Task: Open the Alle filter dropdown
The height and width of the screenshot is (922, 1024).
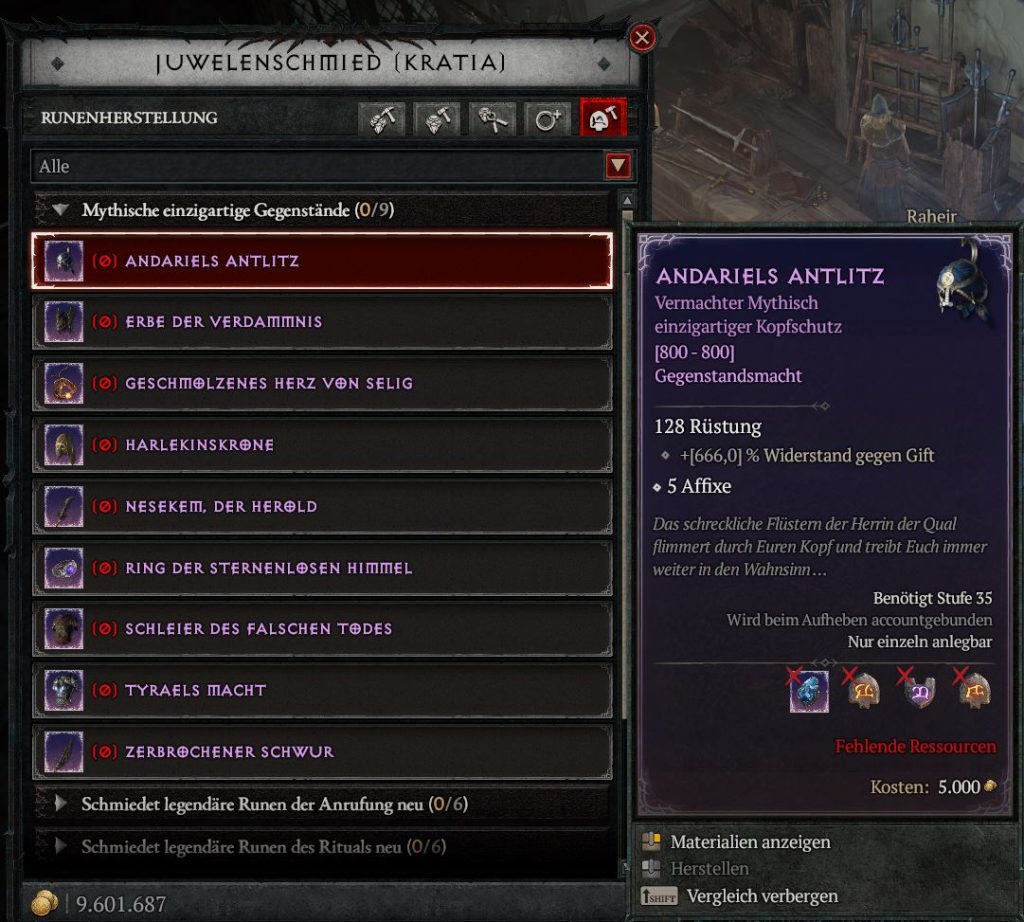Action: click(x=618, y=166)
